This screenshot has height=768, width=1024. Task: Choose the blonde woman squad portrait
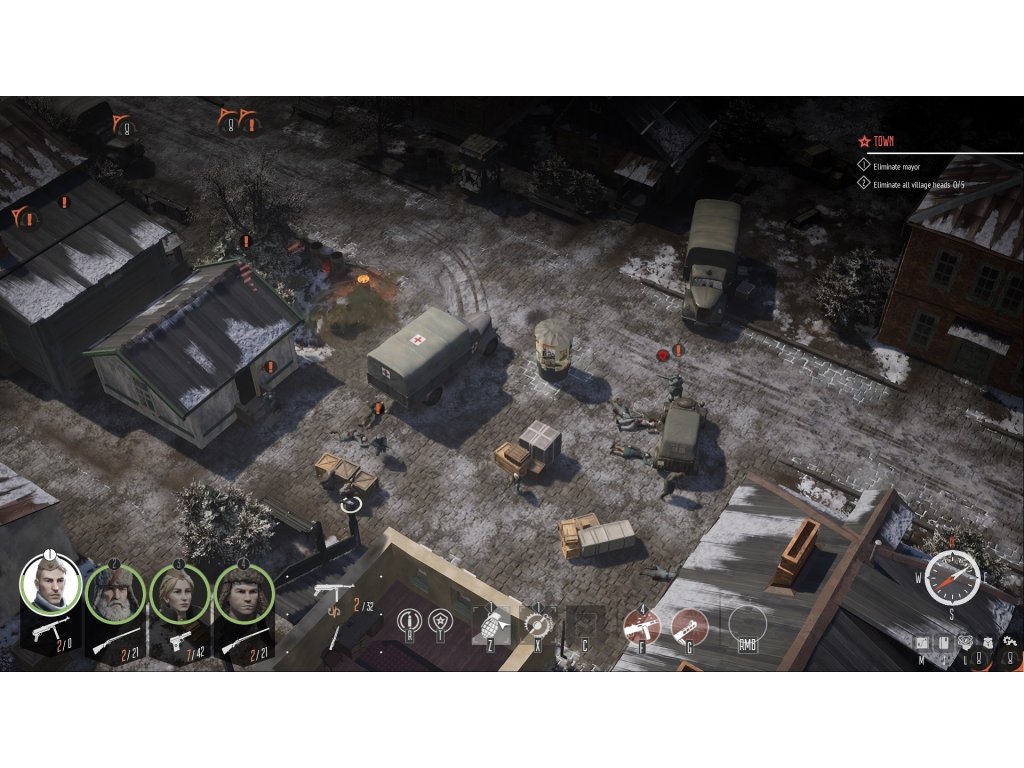(x=179, y=593)
